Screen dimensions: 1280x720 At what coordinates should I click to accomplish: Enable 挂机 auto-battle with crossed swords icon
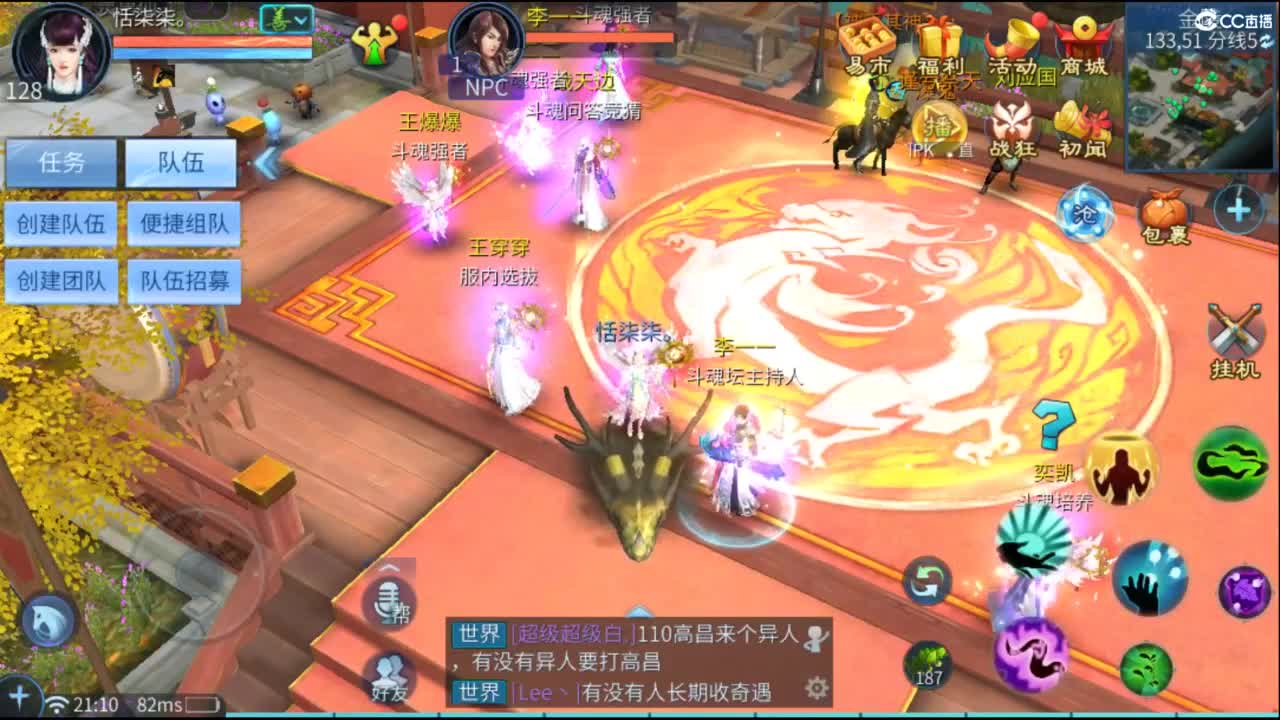point(1235,325)
